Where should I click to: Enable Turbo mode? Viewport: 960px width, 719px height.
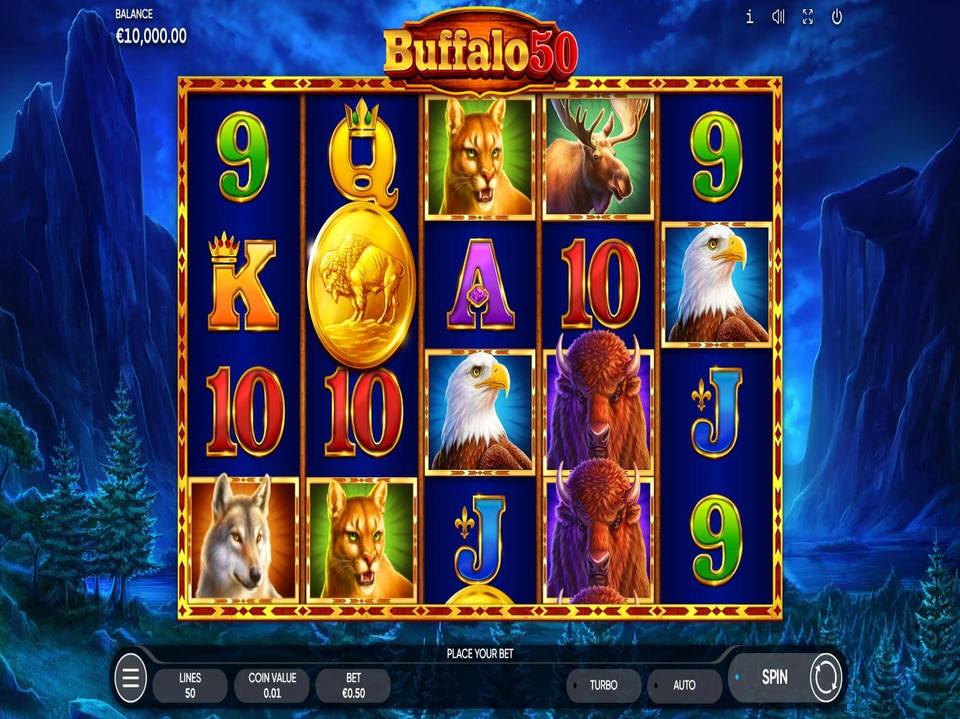click(603, 685)
